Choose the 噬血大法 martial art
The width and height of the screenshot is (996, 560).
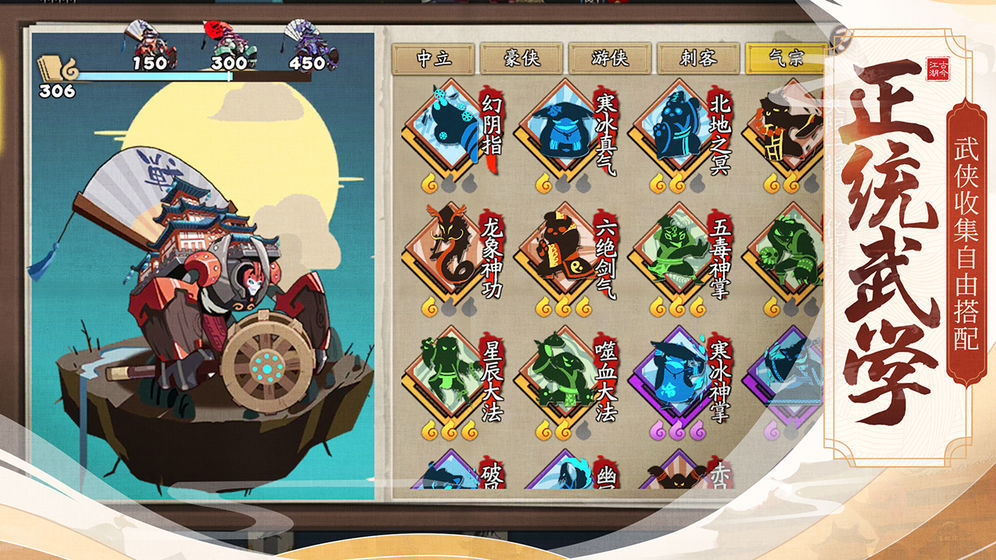[560, 375]
